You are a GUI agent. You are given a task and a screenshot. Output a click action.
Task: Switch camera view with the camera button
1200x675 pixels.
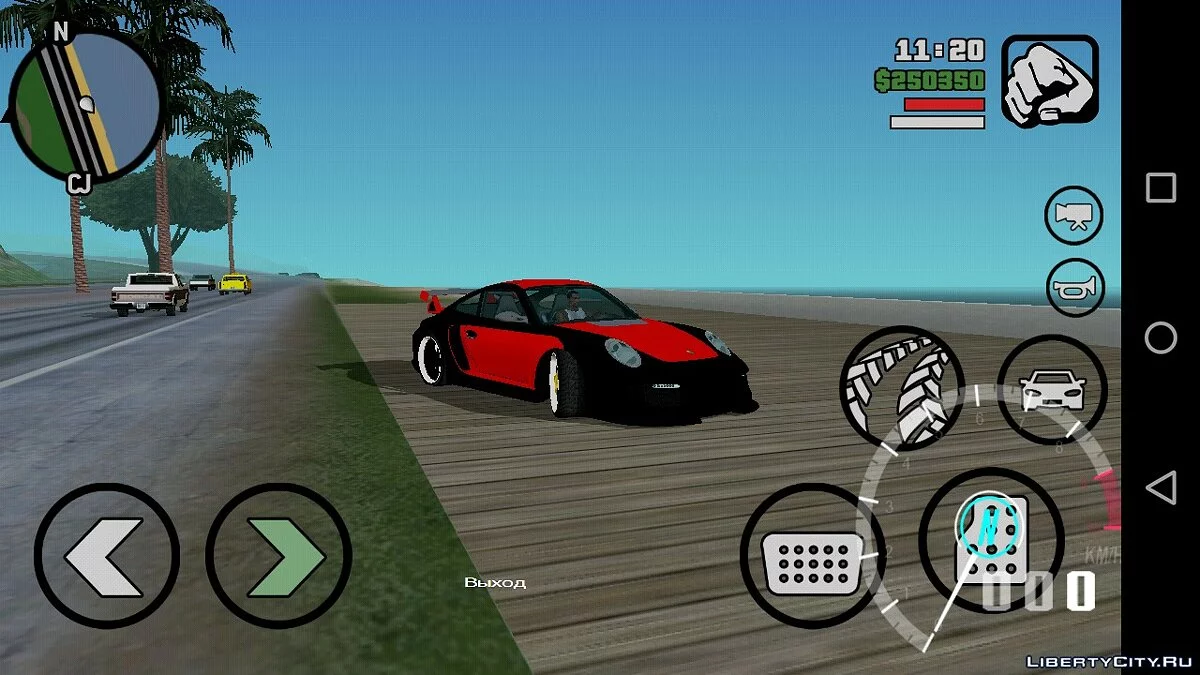click(1074, 216)
